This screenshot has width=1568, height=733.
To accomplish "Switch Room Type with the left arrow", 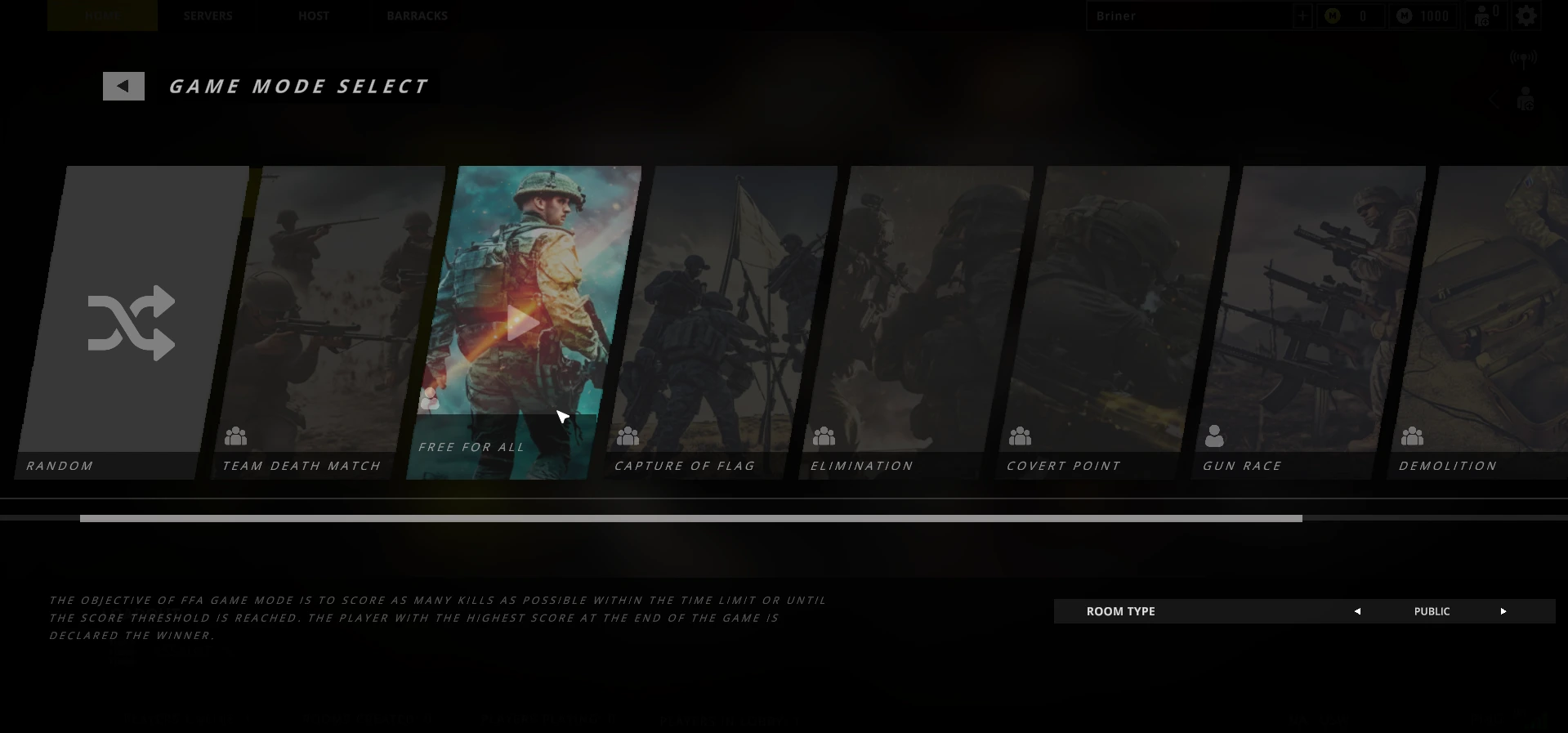I will click(x=1357, y=611).
